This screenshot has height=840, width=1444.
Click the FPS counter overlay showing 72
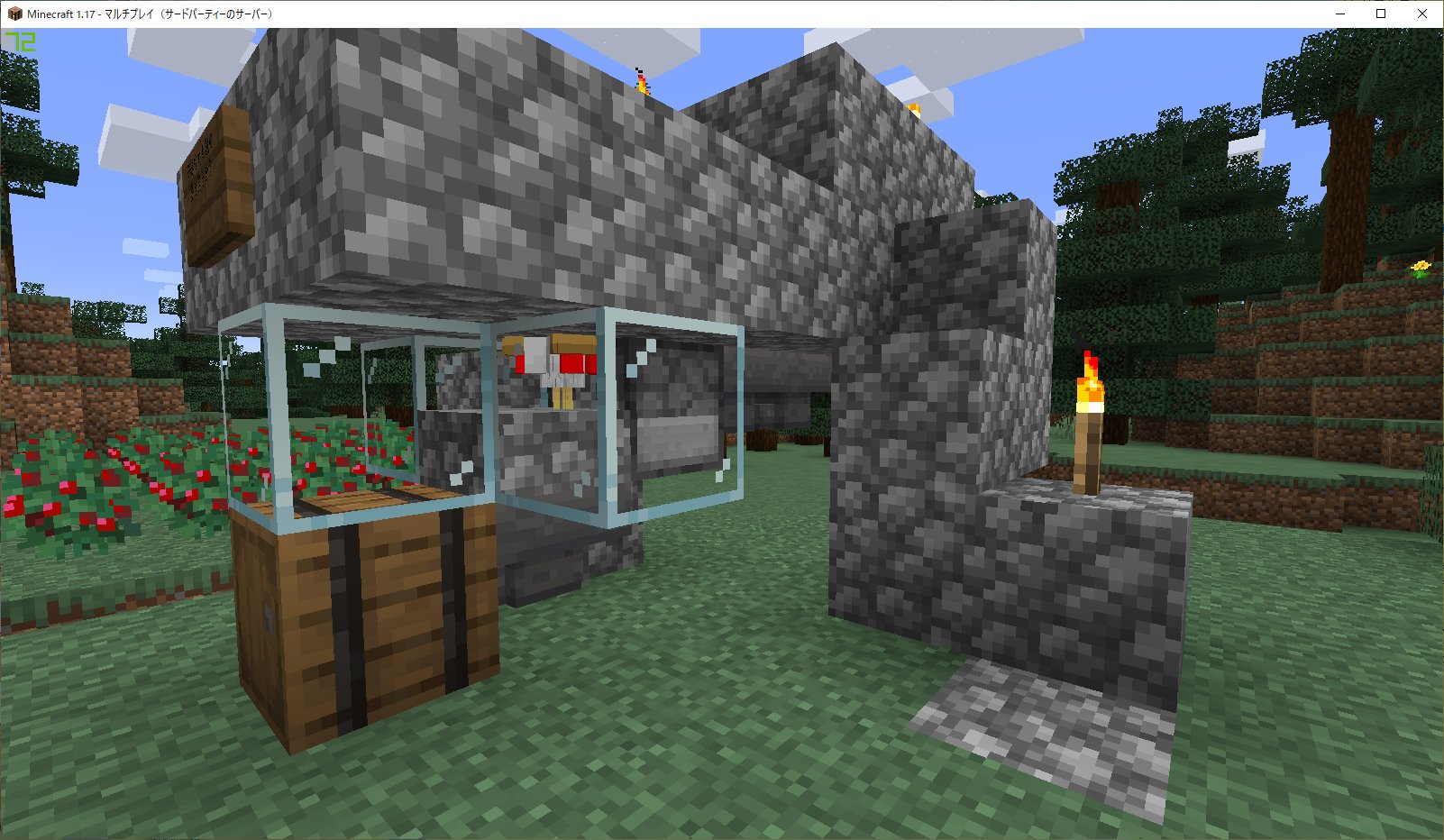click(x=21, y=42)
